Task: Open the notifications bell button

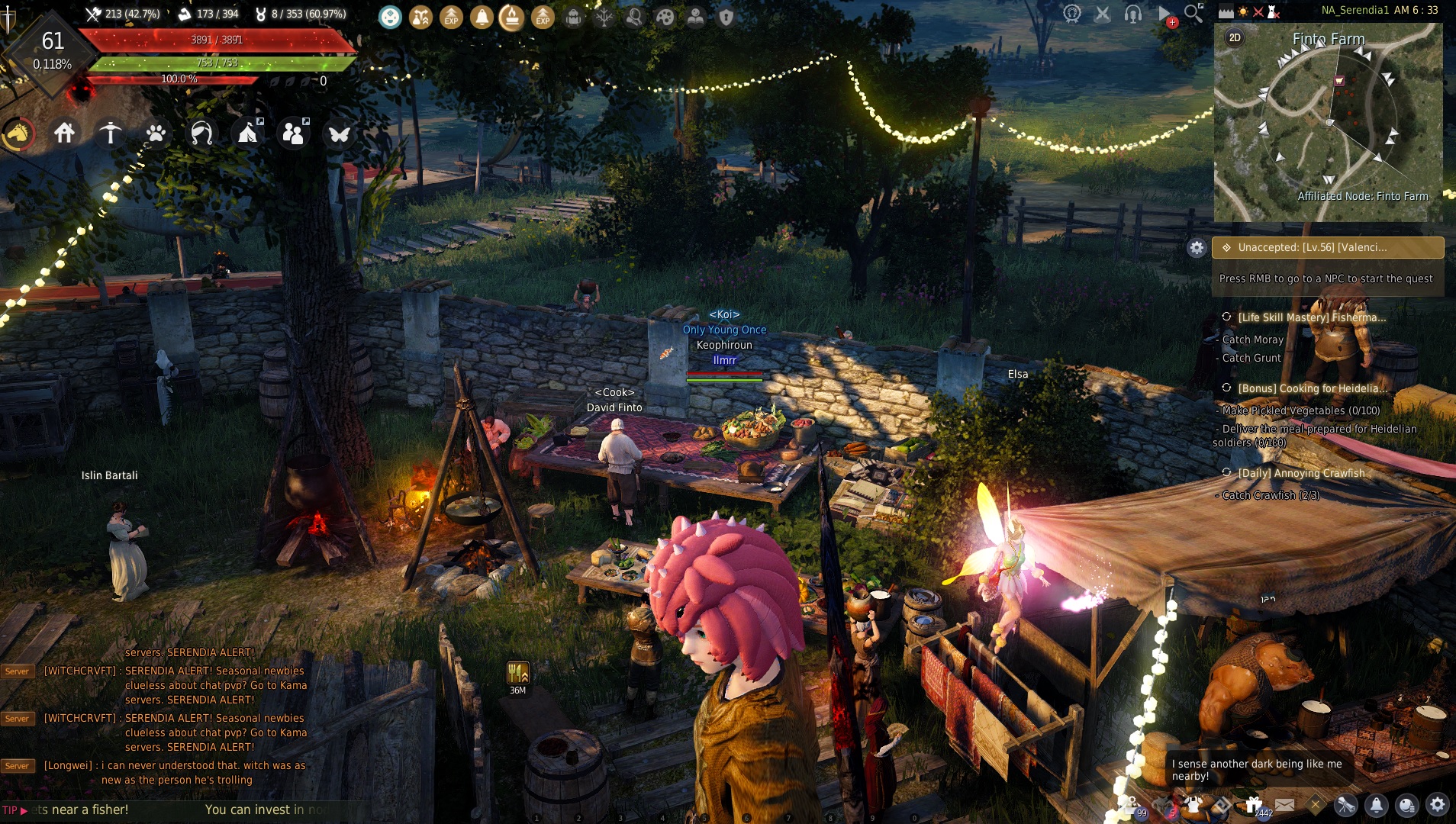Action: (1377, 805)
